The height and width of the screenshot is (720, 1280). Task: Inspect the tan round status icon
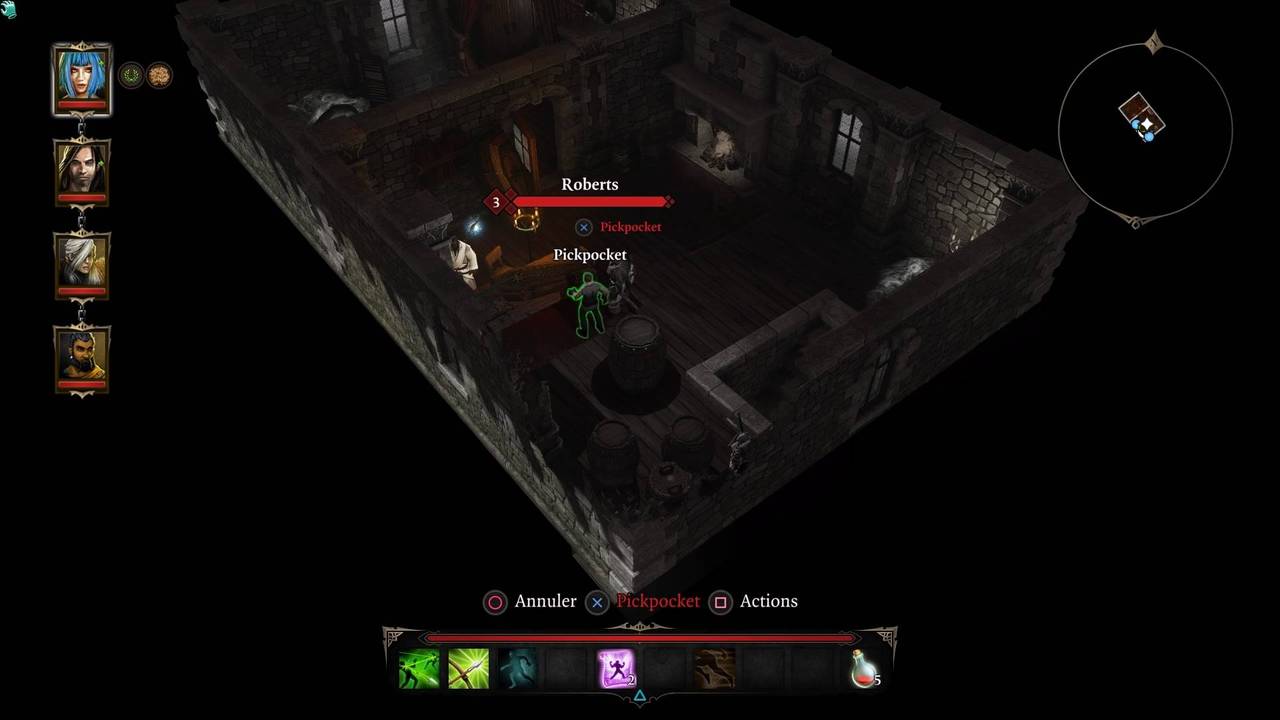click(x=160, y=75)
